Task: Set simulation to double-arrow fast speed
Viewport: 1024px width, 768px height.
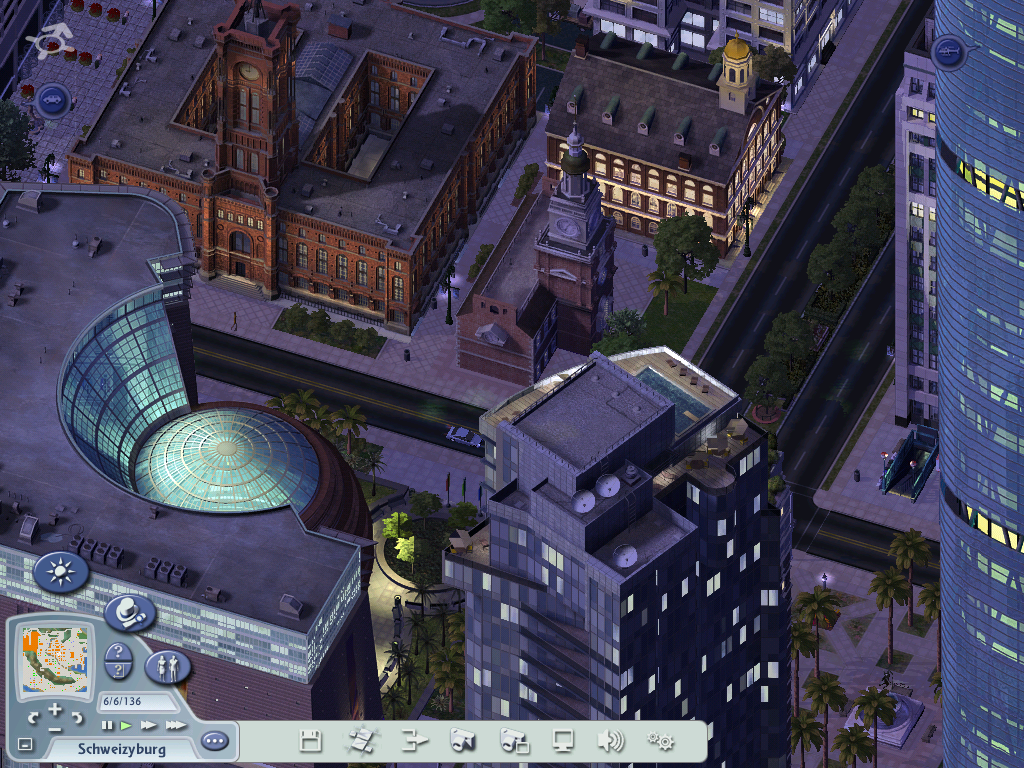Action: [x=148, y=725]
